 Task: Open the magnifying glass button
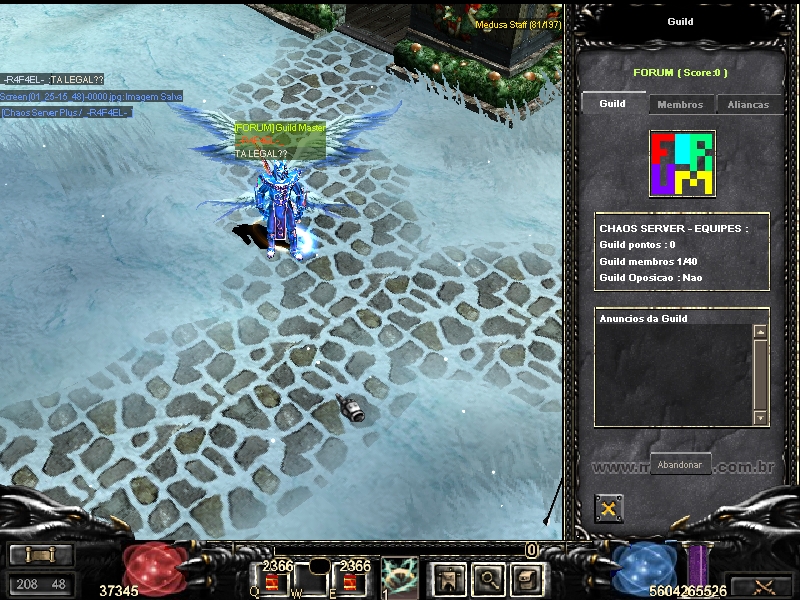coord(487,578)
